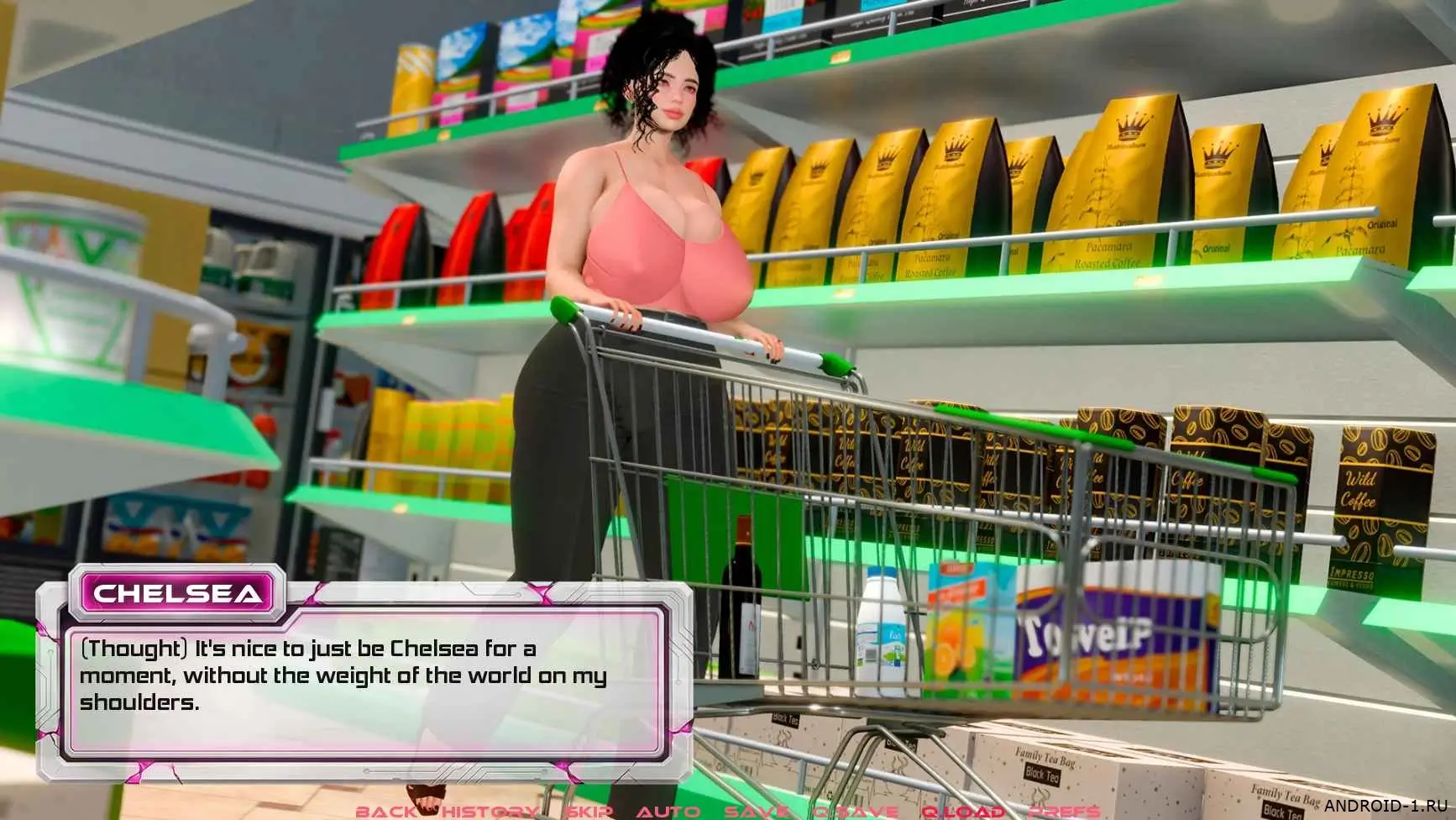Open the dialogue HISTORY log
The height and width of the screenshot is (820, 1456).
click(490, 812)
